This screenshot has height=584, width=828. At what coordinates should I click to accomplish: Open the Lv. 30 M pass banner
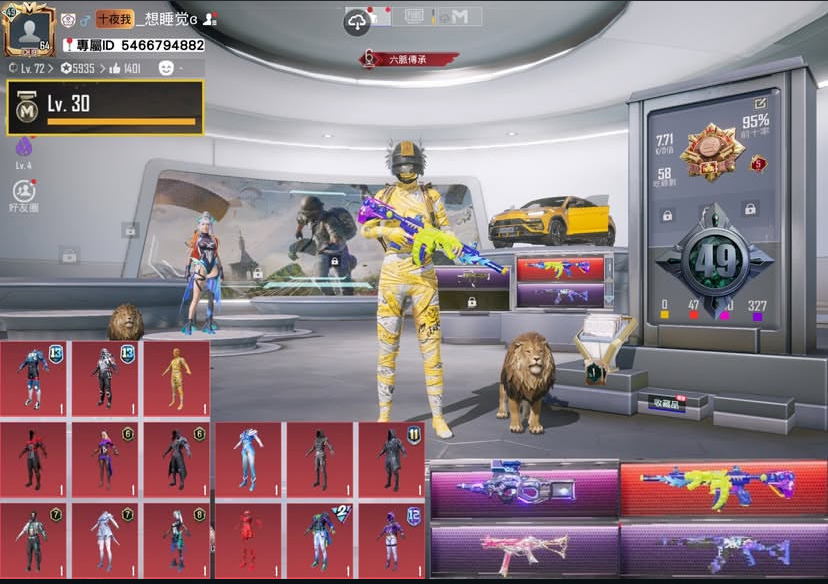pyautogui.click(x=105, y=107)
